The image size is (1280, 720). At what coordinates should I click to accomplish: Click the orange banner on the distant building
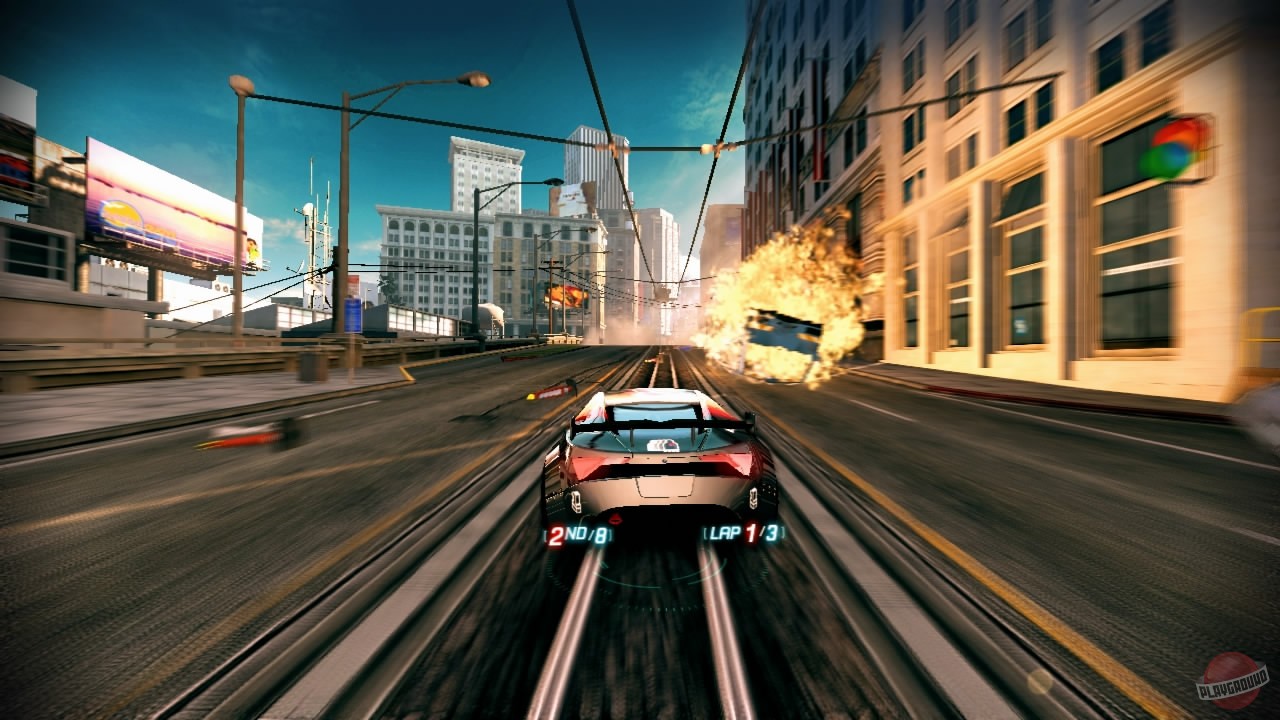(565, 293)
